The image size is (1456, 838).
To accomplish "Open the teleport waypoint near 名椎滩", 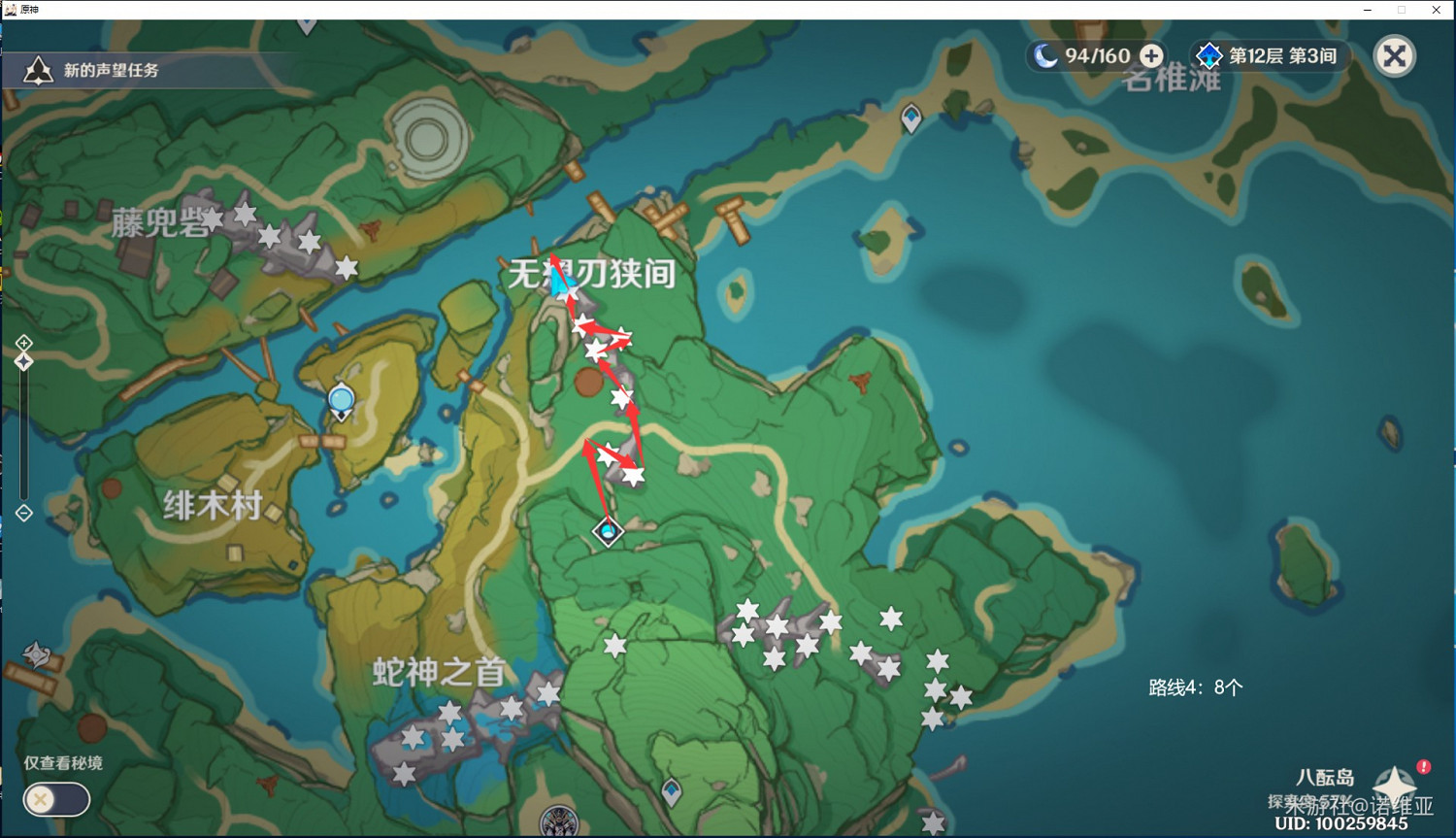I will pyautogui.click(x=910, y=115).
